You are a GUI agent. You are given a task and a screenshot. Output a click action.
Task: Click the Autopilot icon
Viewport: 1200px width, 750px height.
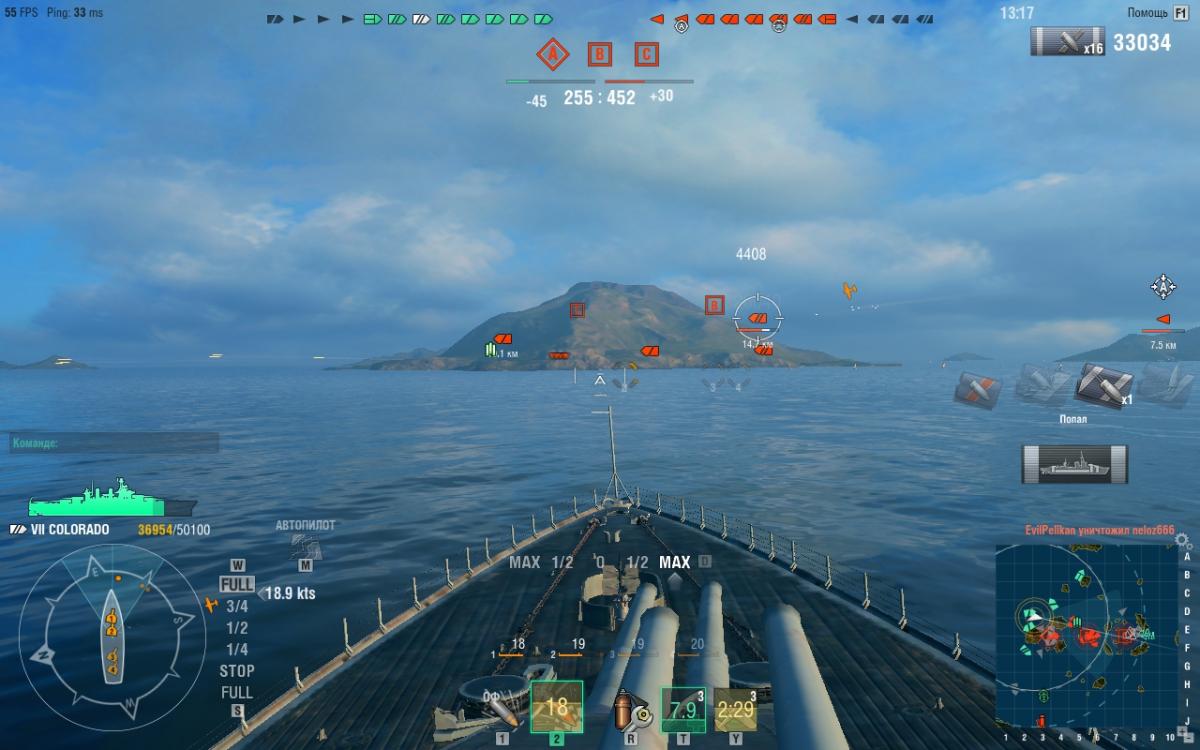pyautogui.click(x=305, y=545)
